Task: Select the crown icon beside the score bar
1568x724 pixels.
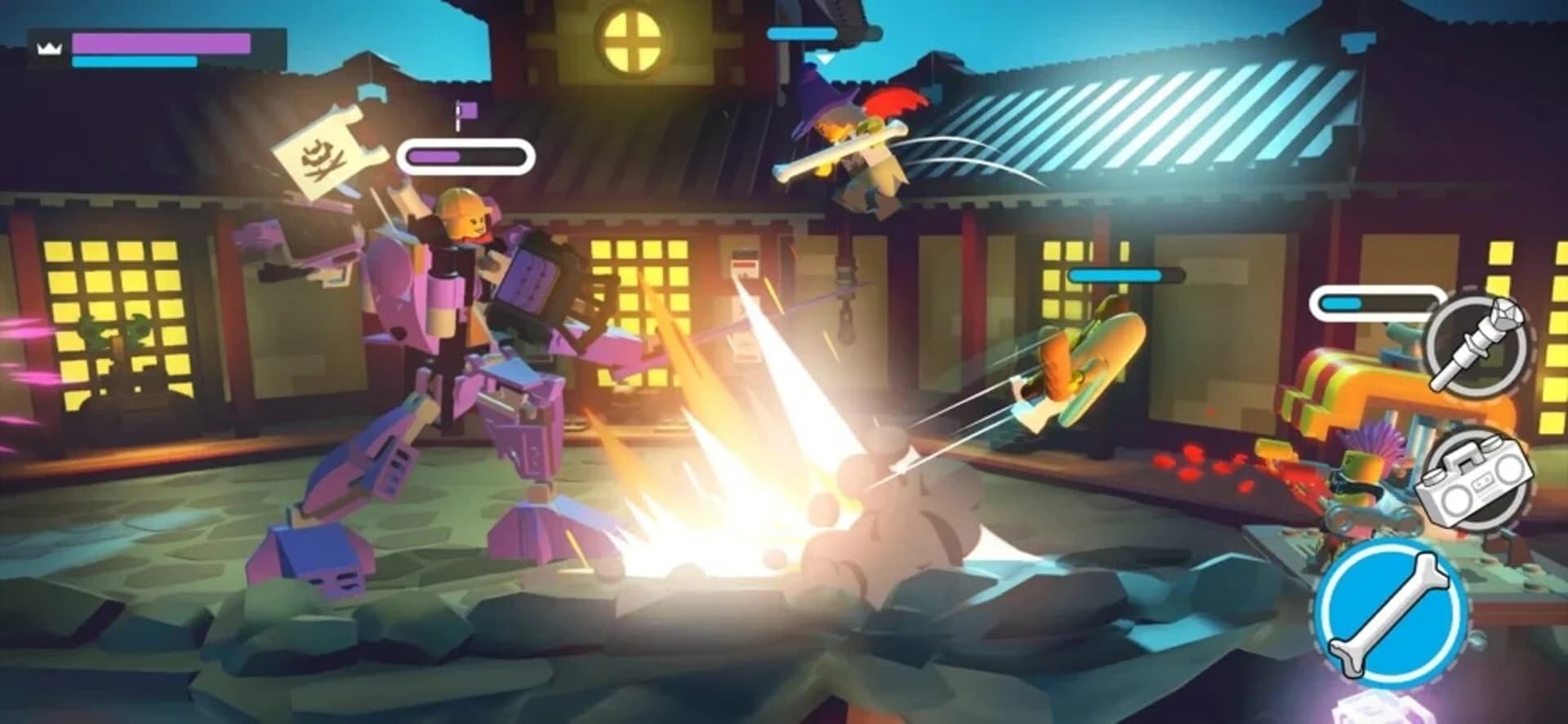Action: tap(49, 47)
